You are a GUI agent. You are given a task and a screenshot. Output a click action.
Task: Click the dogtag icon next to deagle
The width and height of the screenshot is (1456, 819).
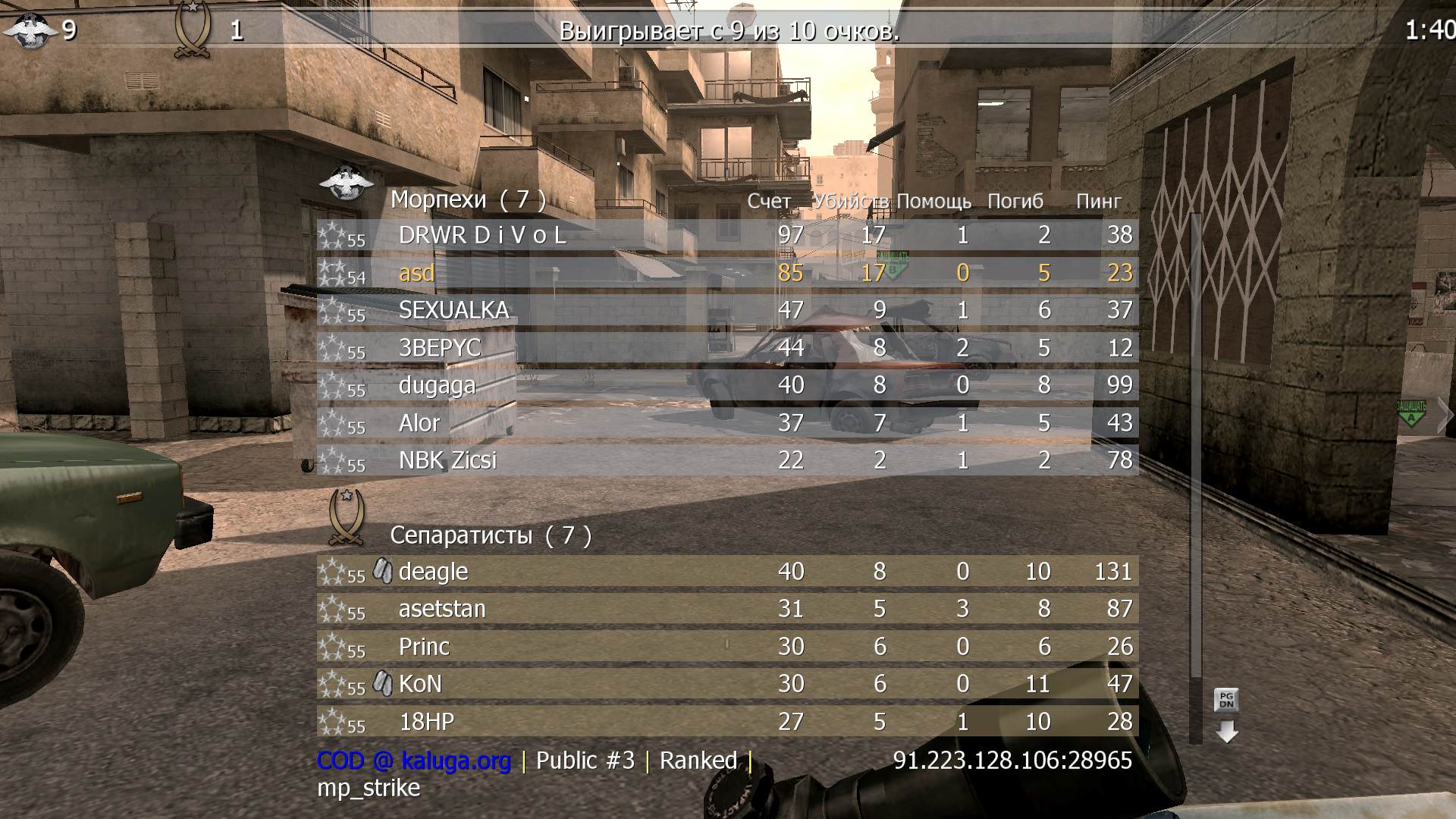pos(383,571)
